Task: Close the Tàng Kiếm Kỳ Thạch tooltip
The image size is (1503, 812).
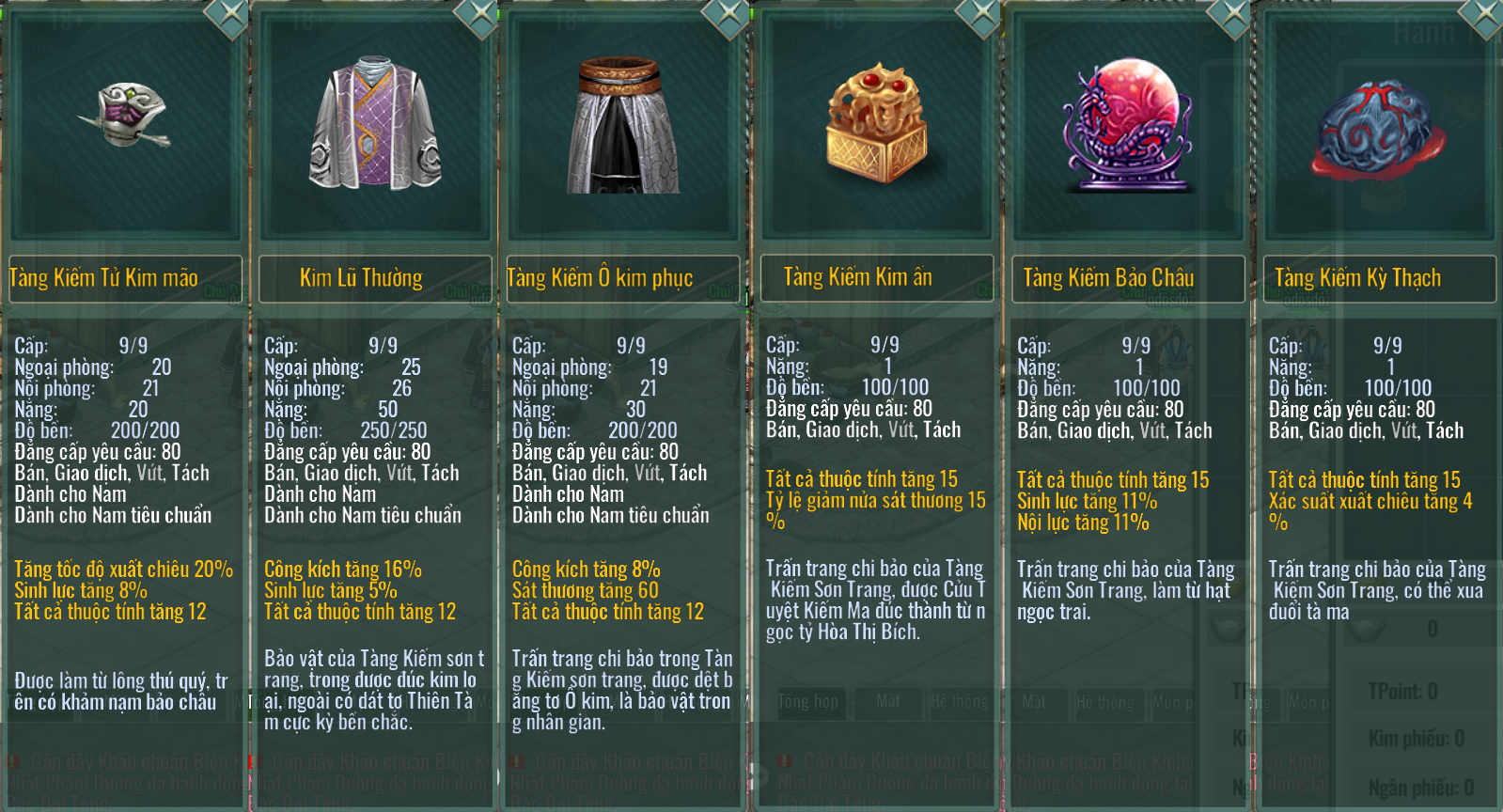Action: 1484,14
